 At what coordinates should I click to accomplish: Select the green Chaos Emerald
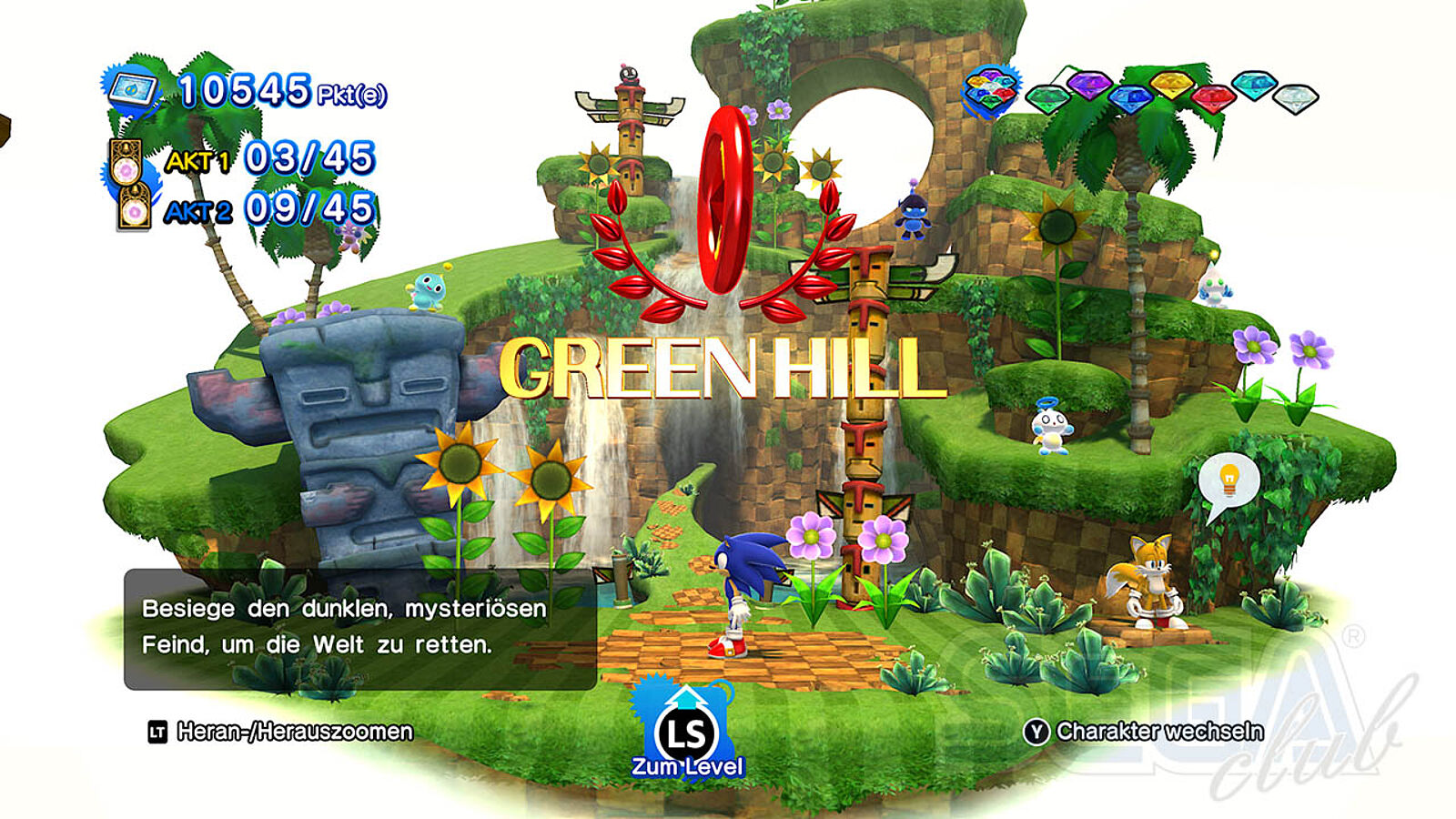click(1047, 96)
